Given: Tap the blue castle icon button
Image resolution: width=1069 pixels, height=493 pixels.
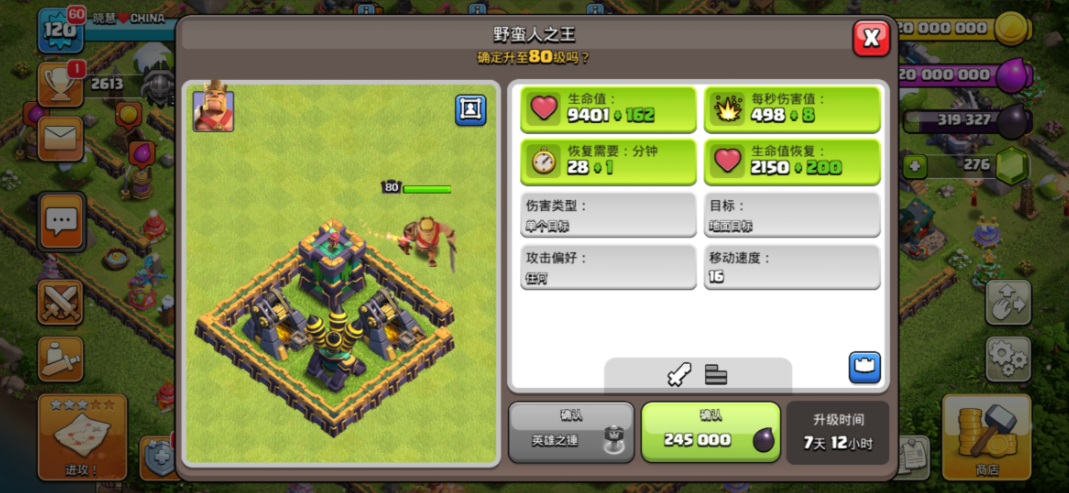Looking at the screenshot, I should 864,367.
